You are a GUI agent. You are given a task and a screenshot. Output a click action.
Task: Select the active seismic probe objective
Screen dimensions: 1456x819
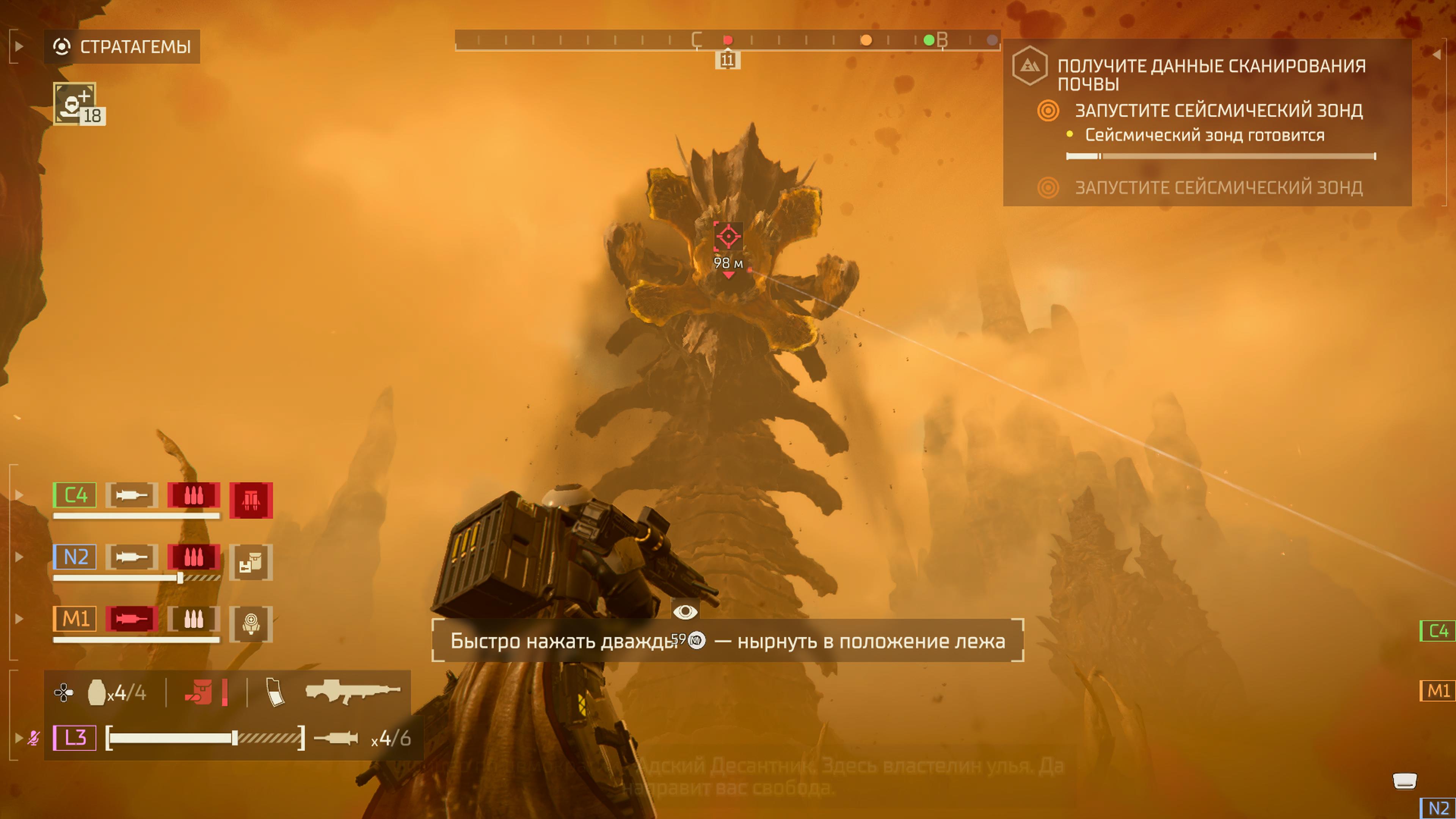click(1218, 110)
